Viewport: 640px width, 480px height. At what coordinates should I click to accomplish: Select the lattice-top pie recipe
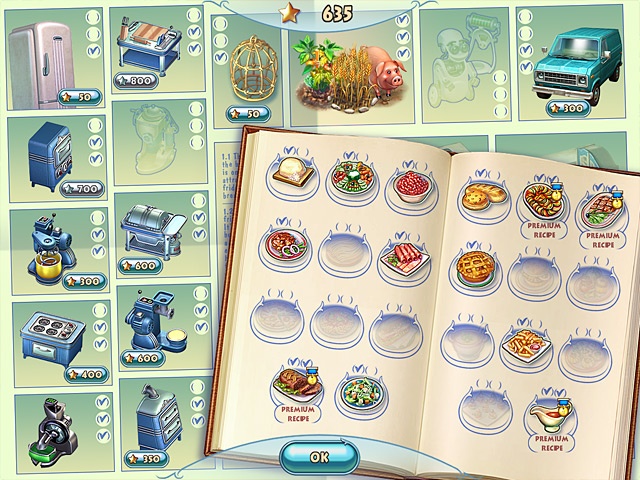476,266
